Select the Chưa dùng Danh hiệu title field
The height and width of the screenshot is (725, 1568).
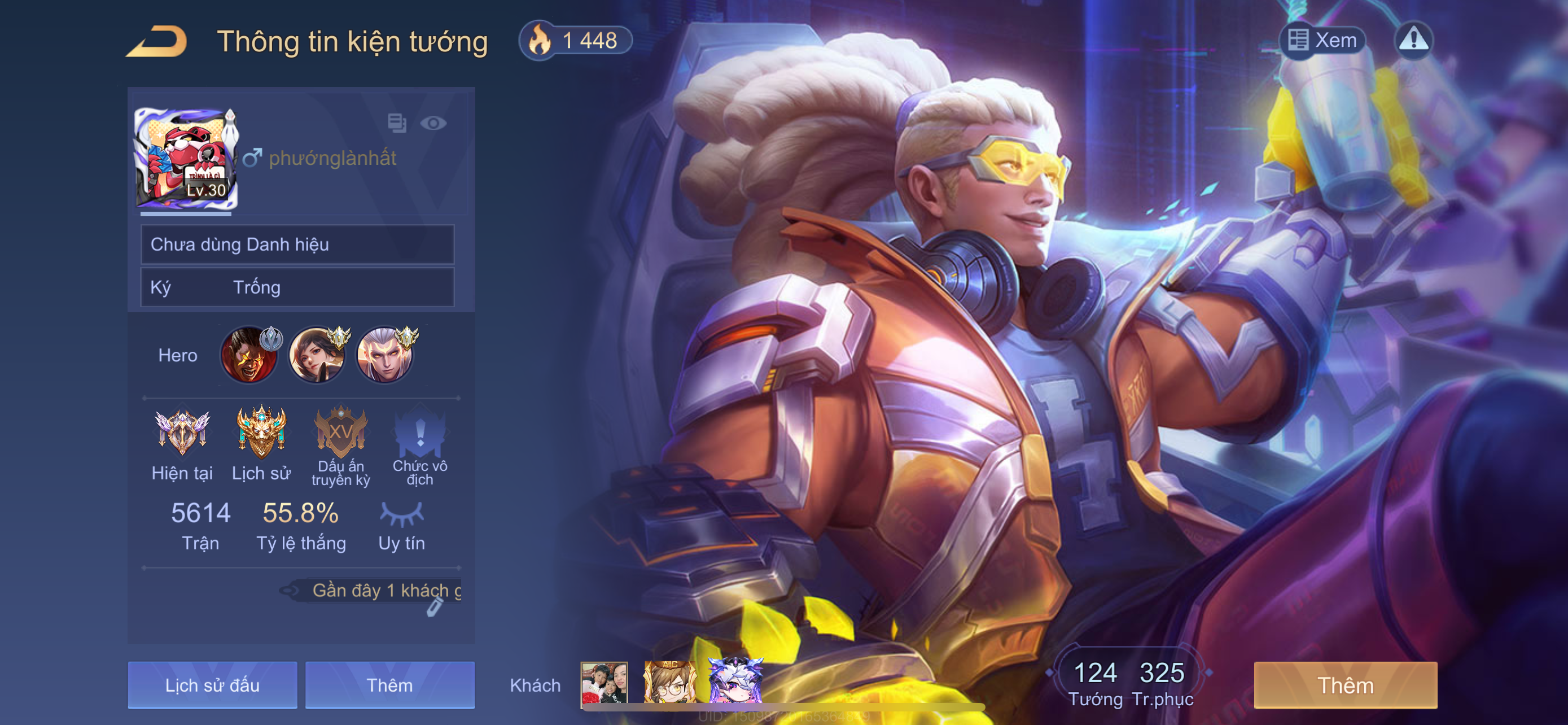[297, 244]
